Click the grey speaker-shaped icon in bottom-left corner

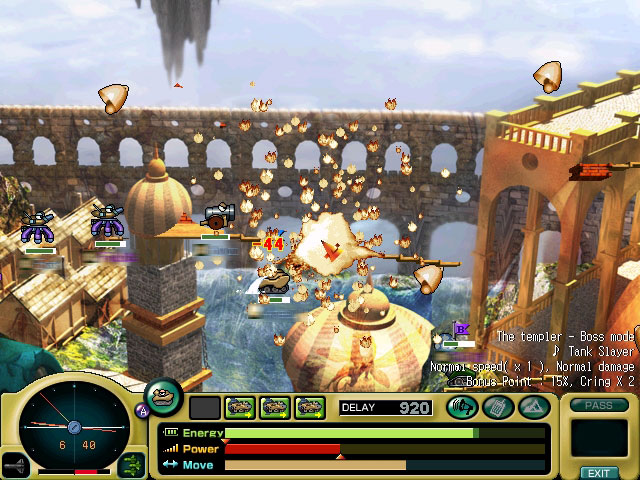pos(15,464)
